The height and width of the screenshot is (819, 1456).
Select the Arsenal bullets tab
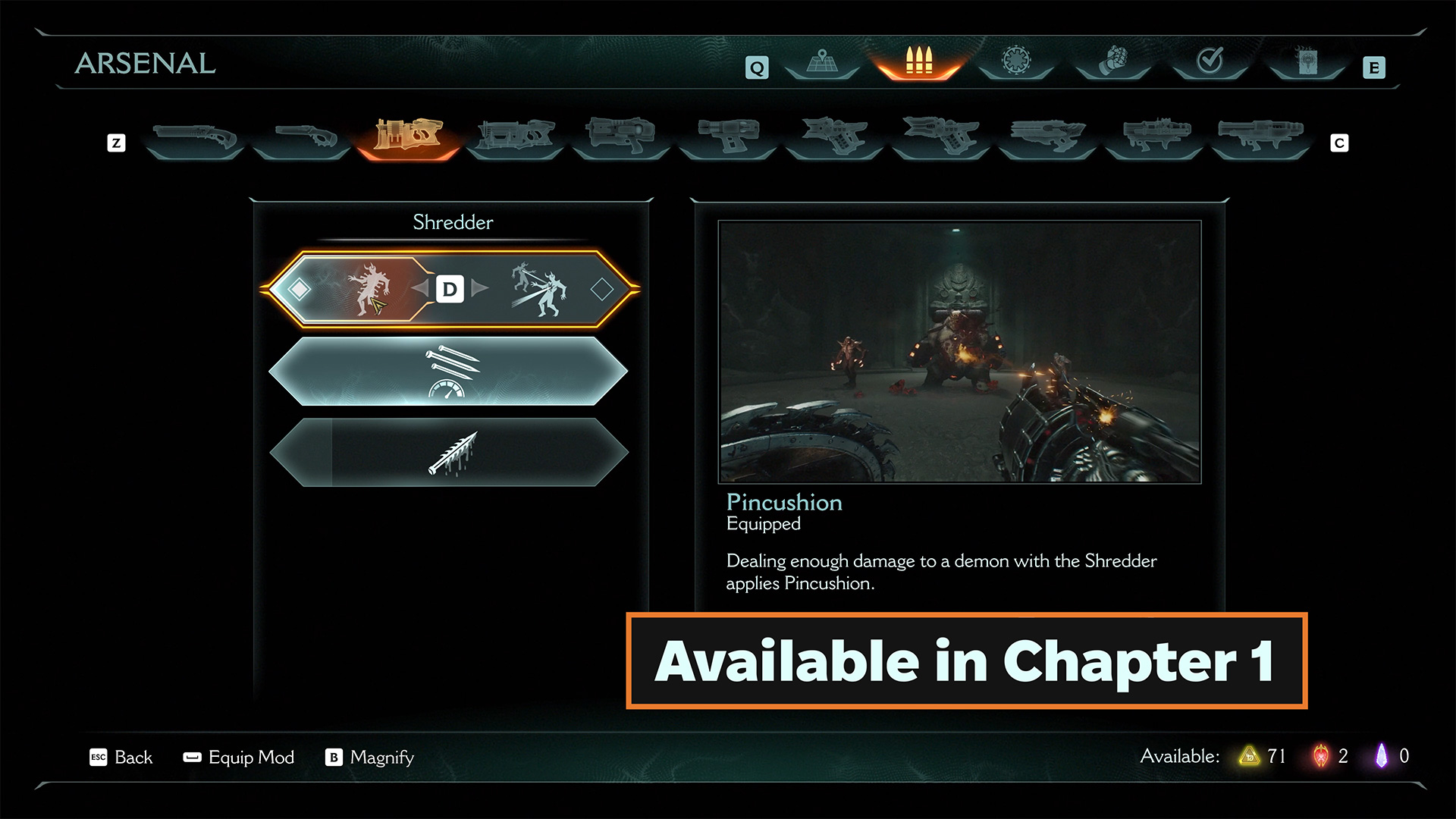pyautogui.click(x=918, y=62)
